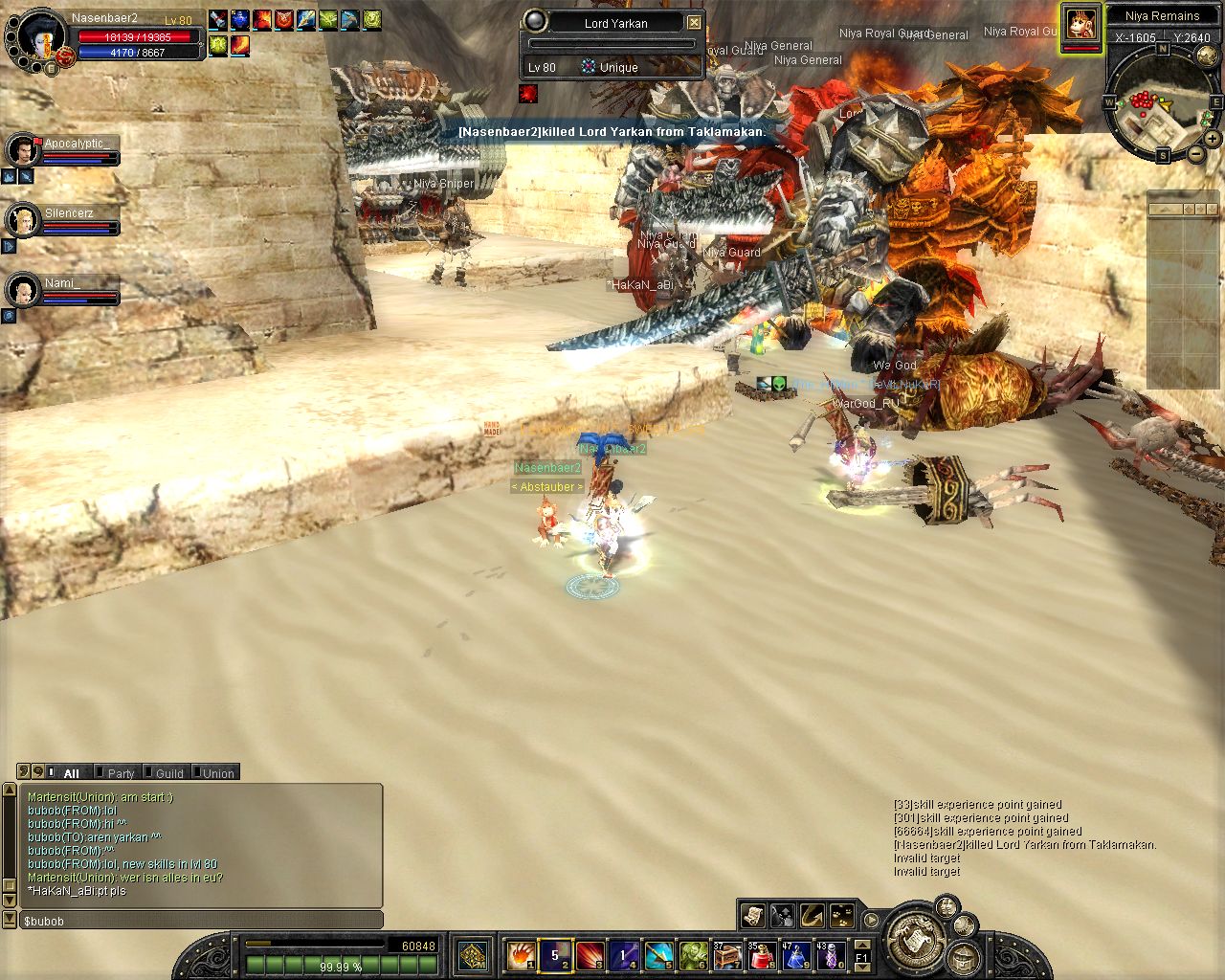The image size is (1225, 980).
Task: Switch hotbar page with the up arrow
Action: (x=861, y=946)
